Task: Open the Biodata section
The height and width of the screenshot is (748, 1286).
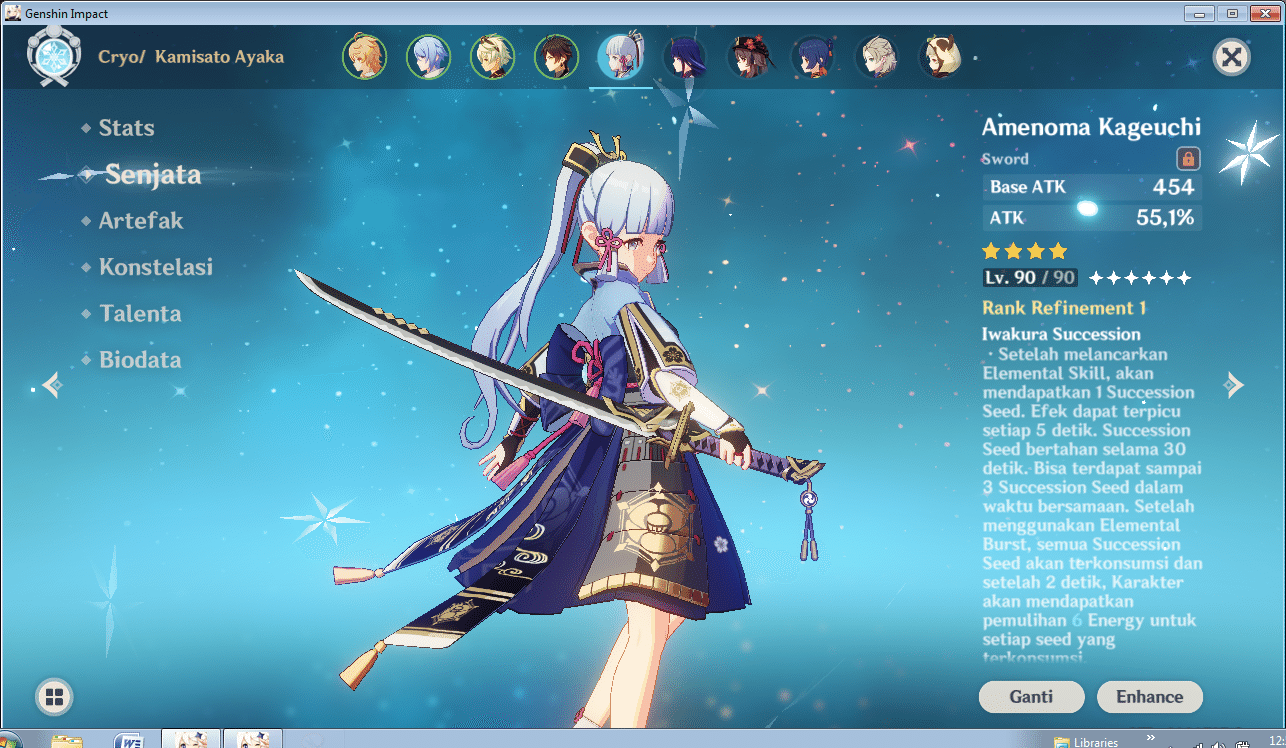Action: [139, 359]
